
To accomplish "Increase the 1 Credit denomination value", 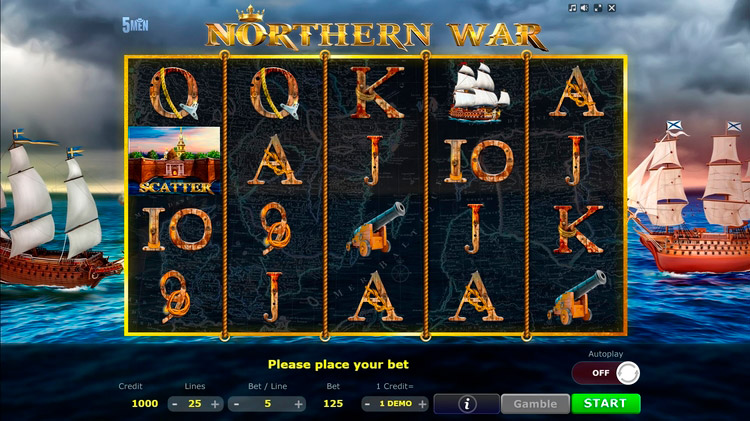I will tap(422, 404).
